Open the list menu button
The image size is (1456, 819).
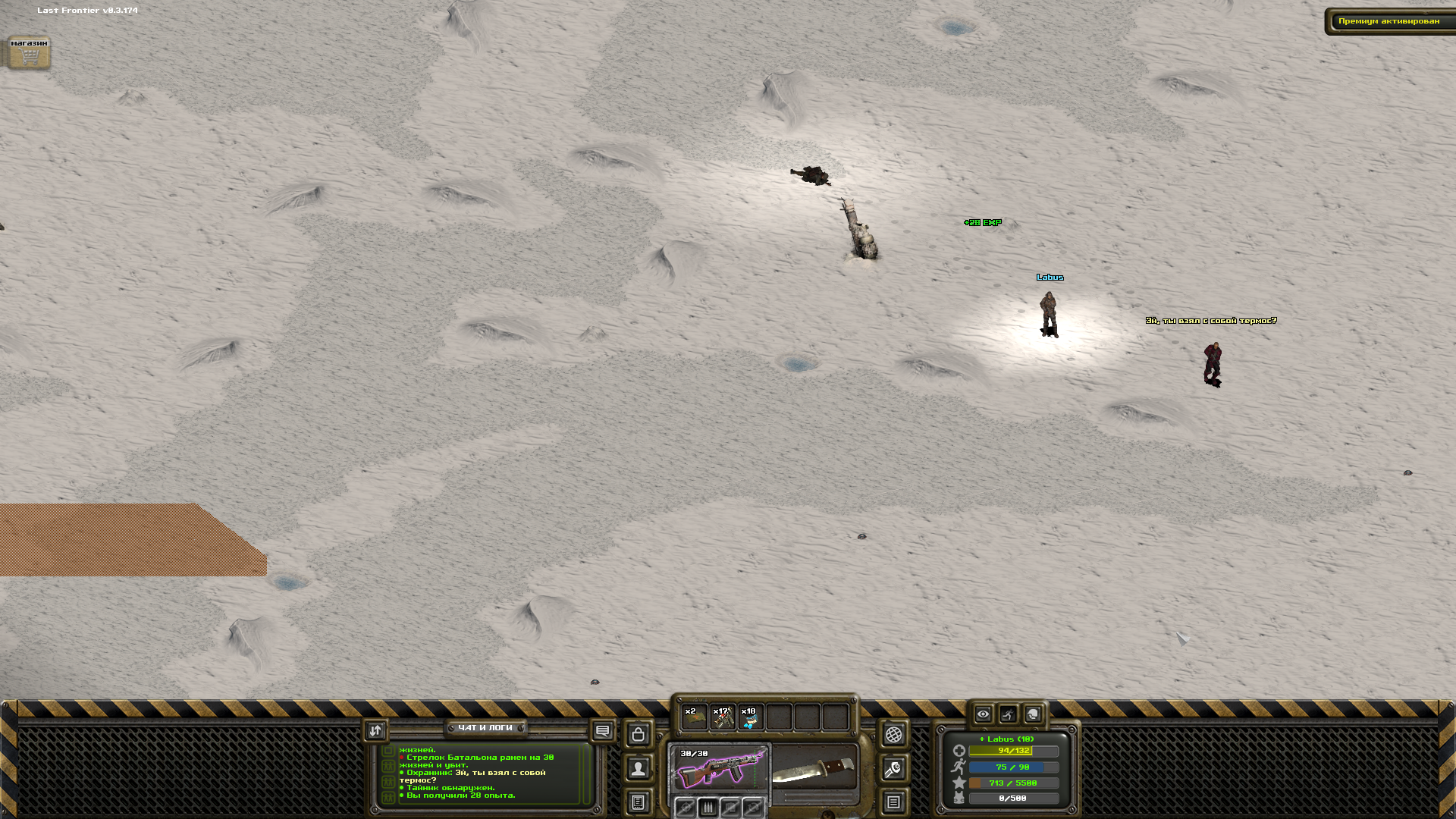[894, 802]
